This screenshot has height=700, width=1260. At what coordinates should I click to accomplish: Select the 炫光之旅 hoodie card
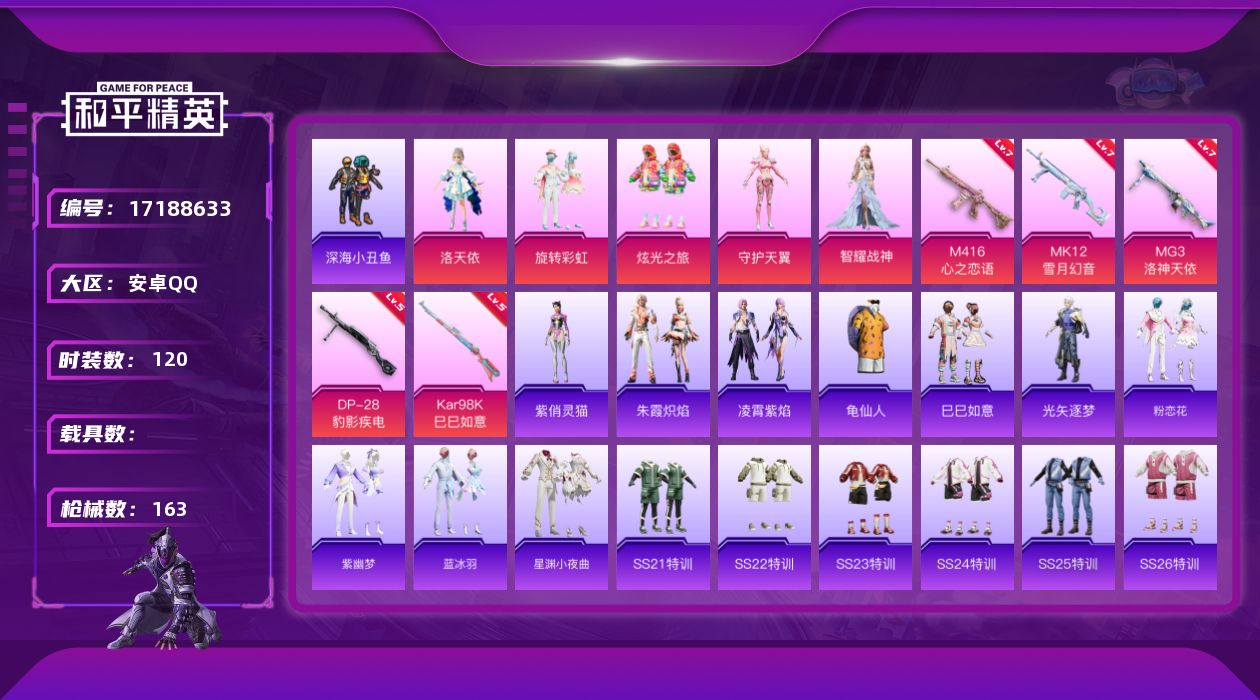click(663, 211)
